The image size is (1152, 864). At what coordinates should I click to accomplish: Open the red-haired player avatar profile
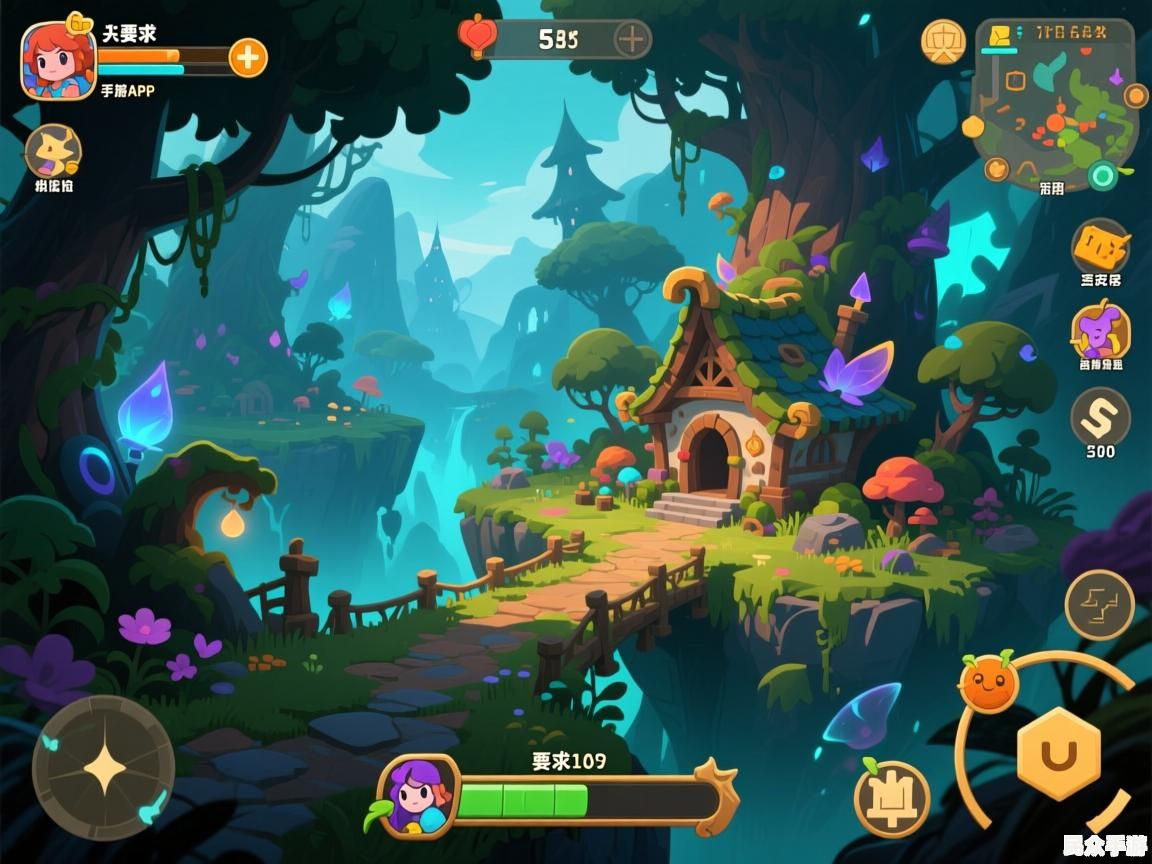pyautogui.click(x=58, y=60)
